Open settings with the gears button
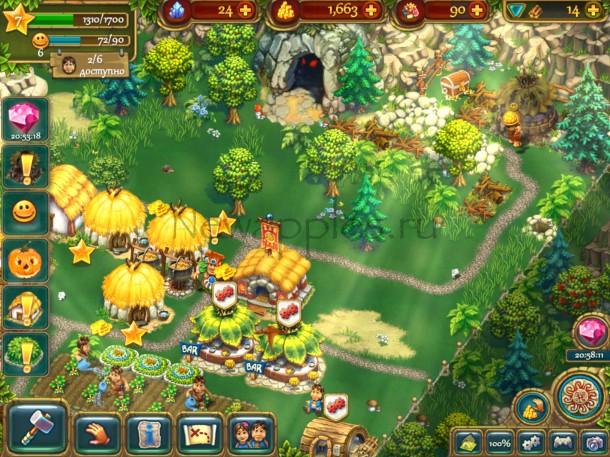 (527, 441)
